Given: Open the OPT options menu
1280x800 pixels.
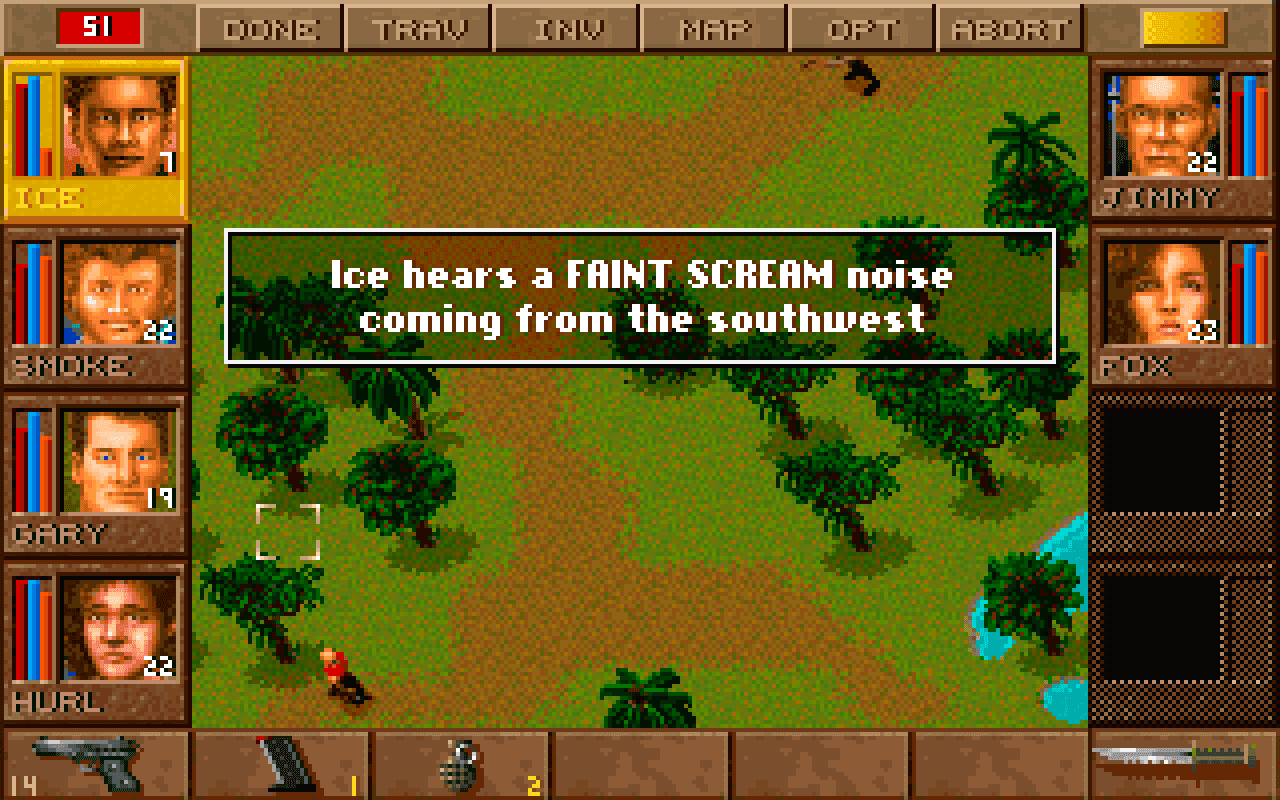Looking at the screenshot, I should 862,27.
